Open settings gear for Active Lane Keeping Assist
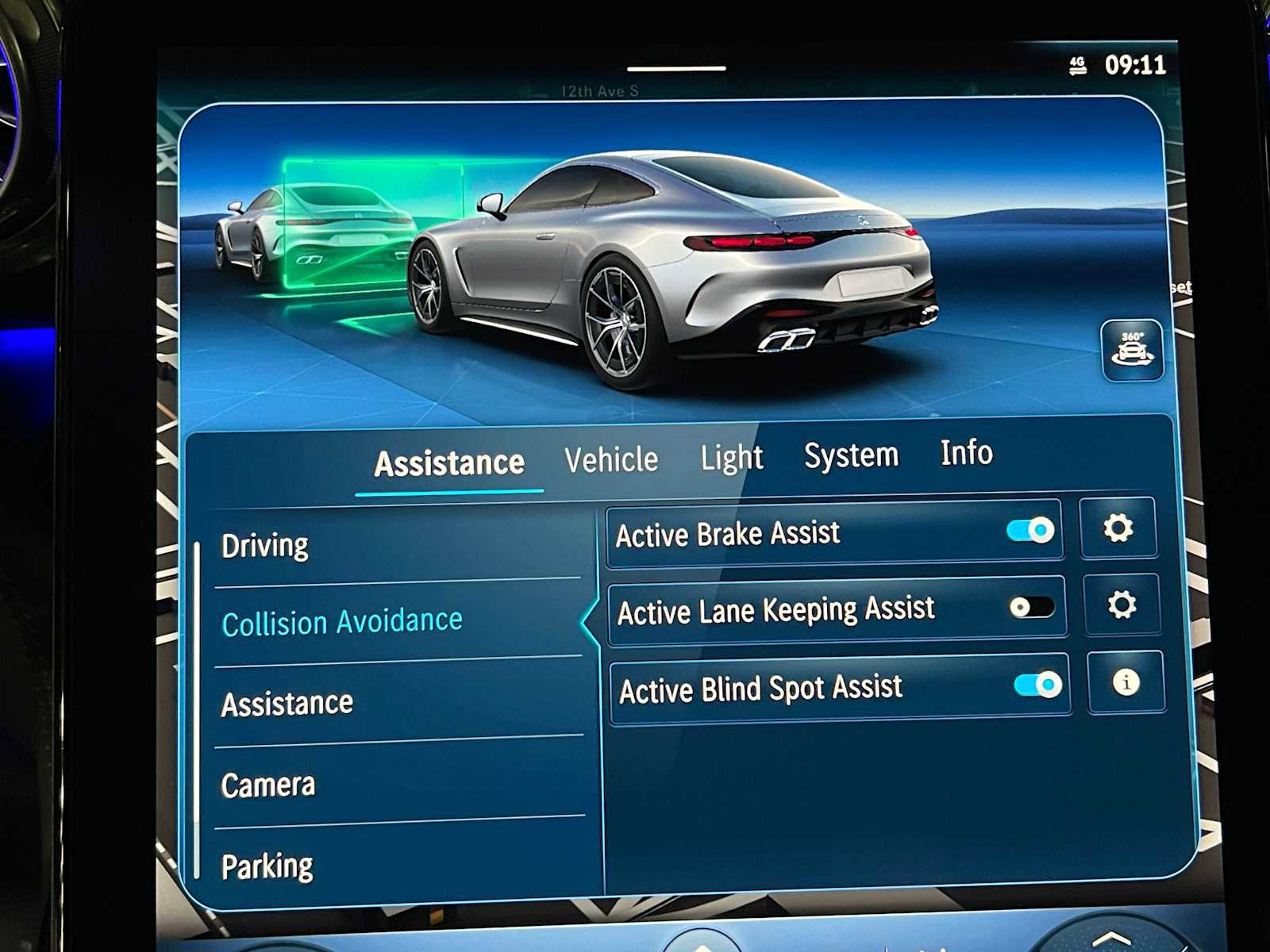 click(1122, 605)
